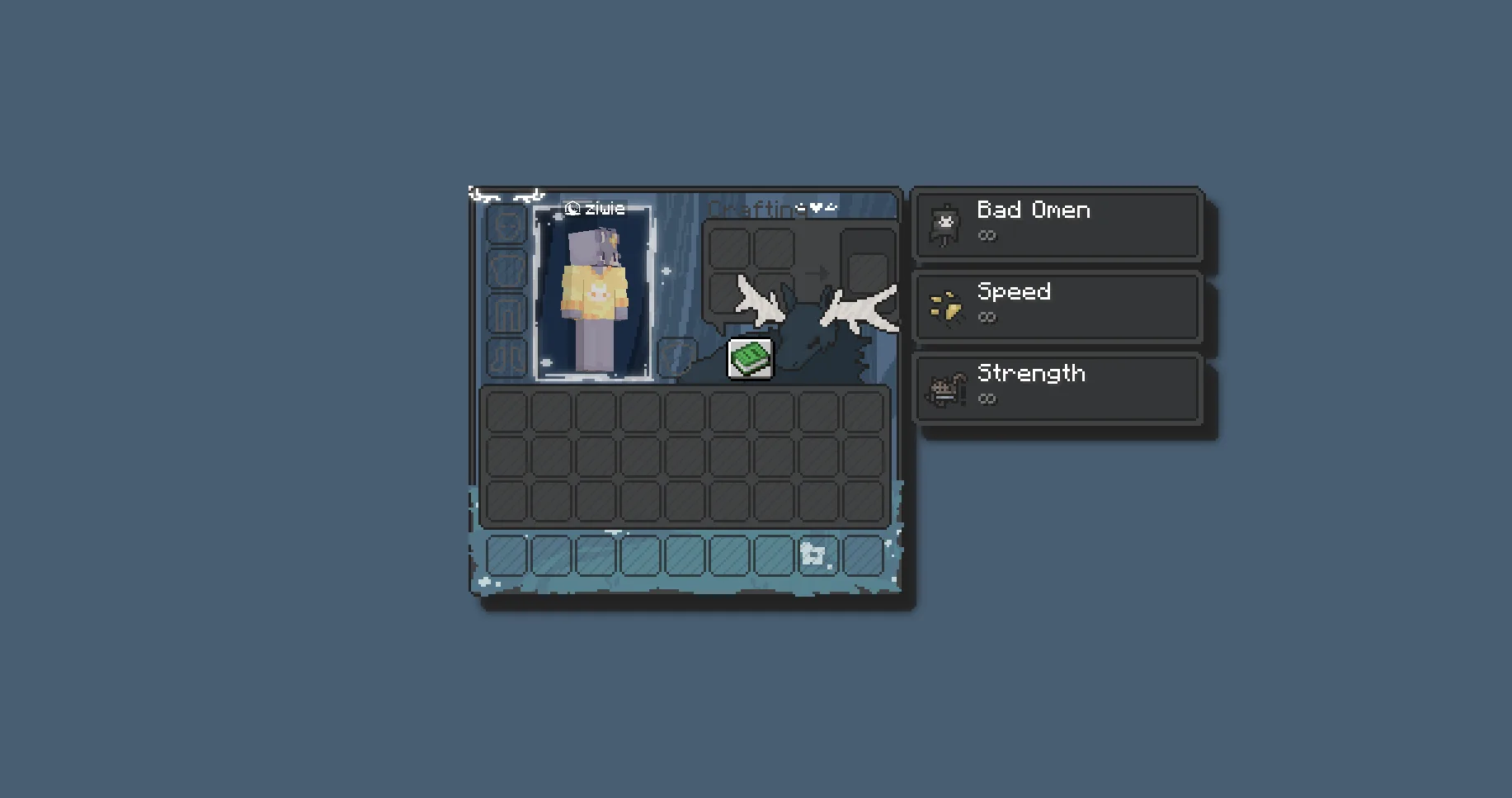Select the chestplate armor slot

507,268
